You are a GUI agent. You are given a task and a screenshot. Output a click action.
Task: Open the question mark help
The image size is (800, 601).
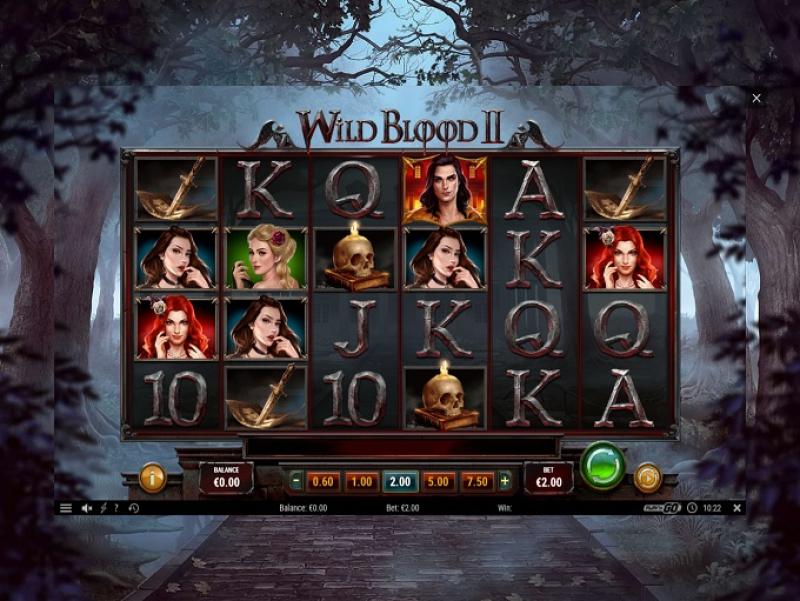(116, 508)
